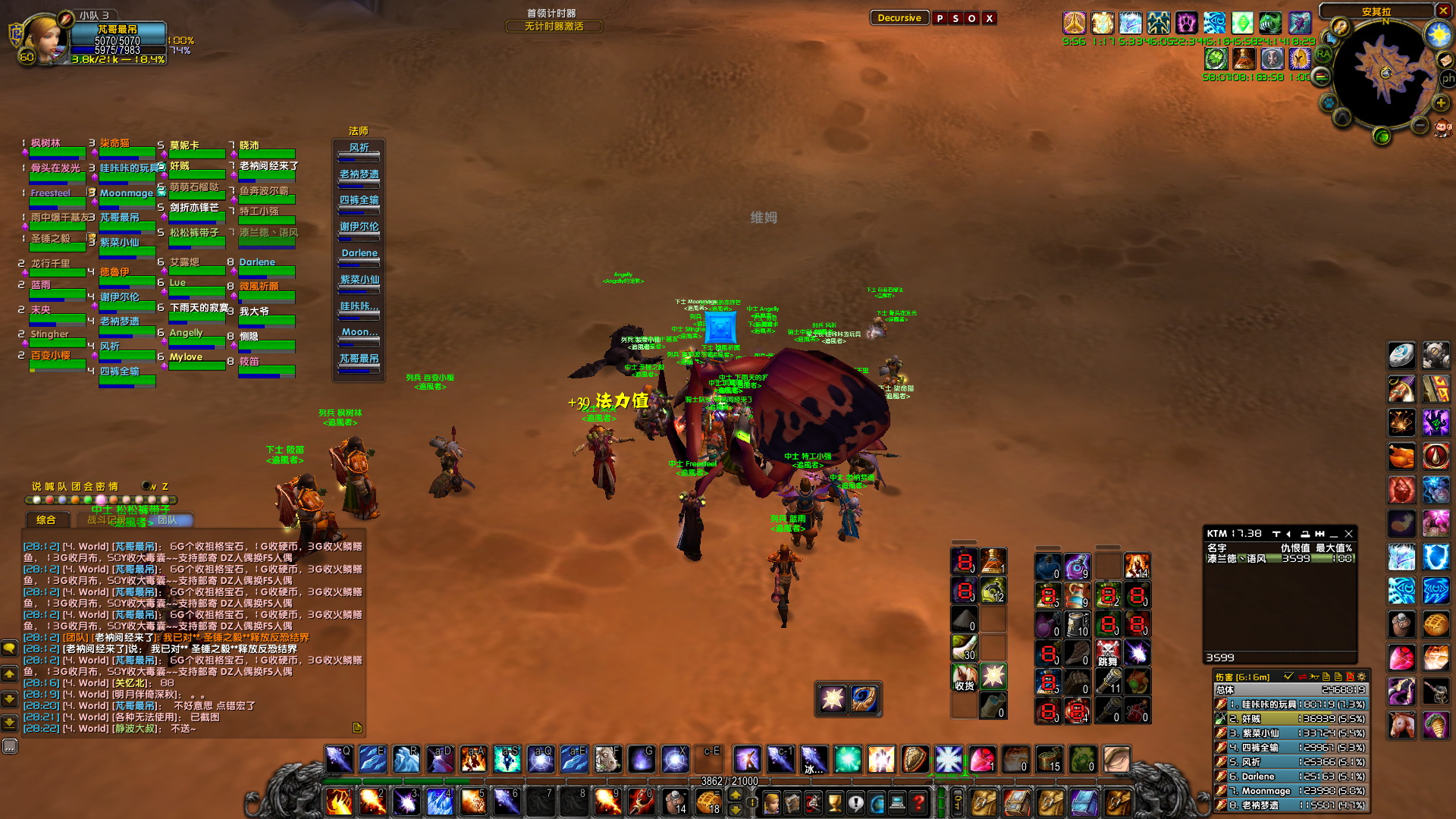Open the world map globe icon
The width and height of the screenshot is (1456, 819).
[x=1383, y=136]
